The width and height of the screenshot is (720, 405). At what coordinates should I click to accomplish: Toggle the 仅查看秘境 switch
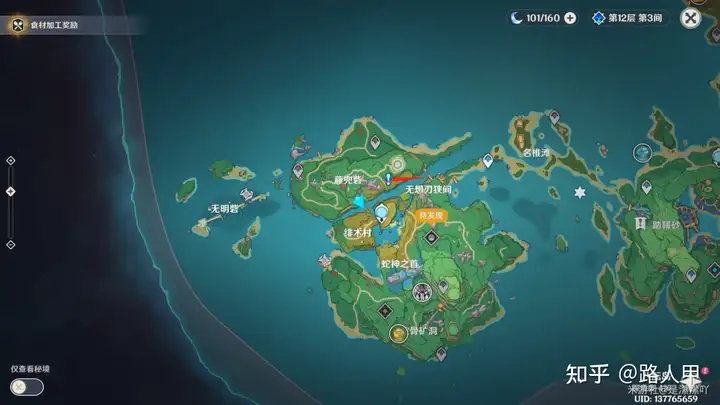(x=27, y=386)
